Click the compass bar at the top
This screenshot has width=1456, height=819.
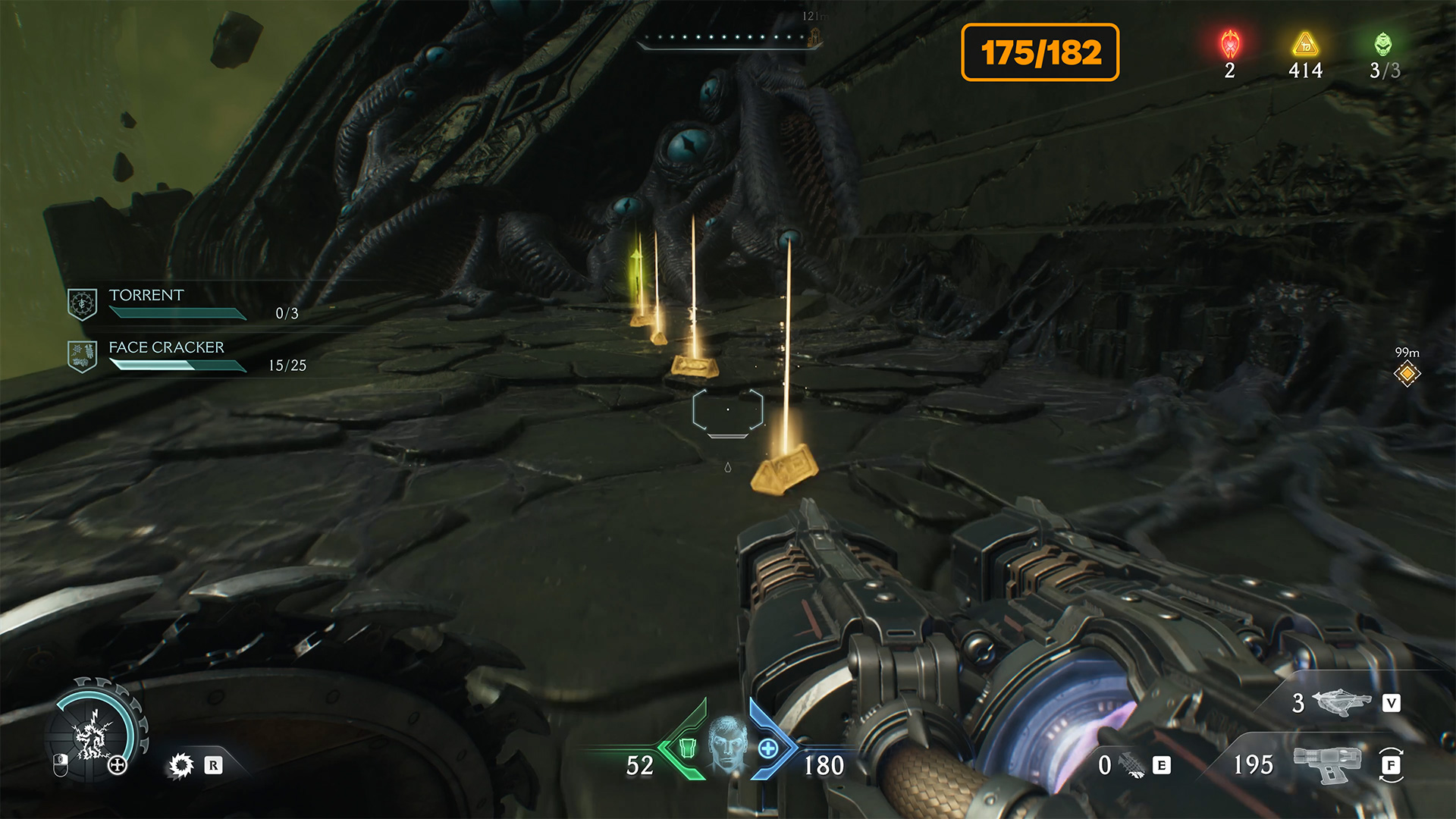[728, 38]
